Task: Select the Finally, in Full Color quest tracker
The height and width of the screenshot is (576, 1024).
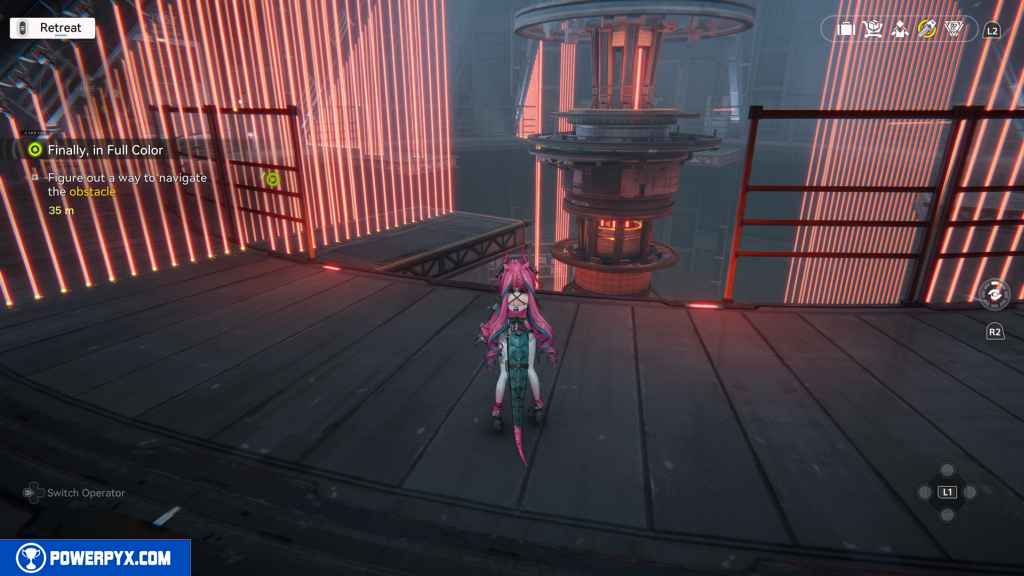Action: click(x=105, y=150)
